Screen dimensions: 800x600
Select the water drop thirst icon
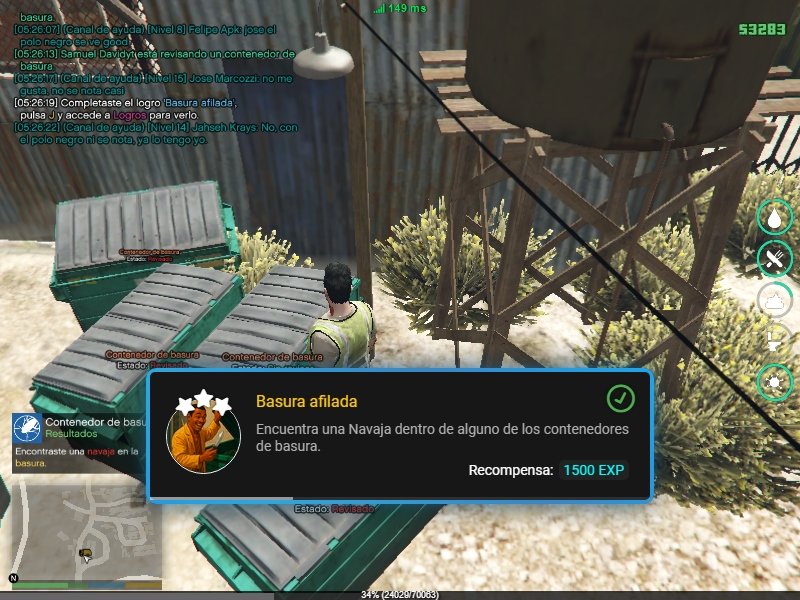(x=775, y=216)
